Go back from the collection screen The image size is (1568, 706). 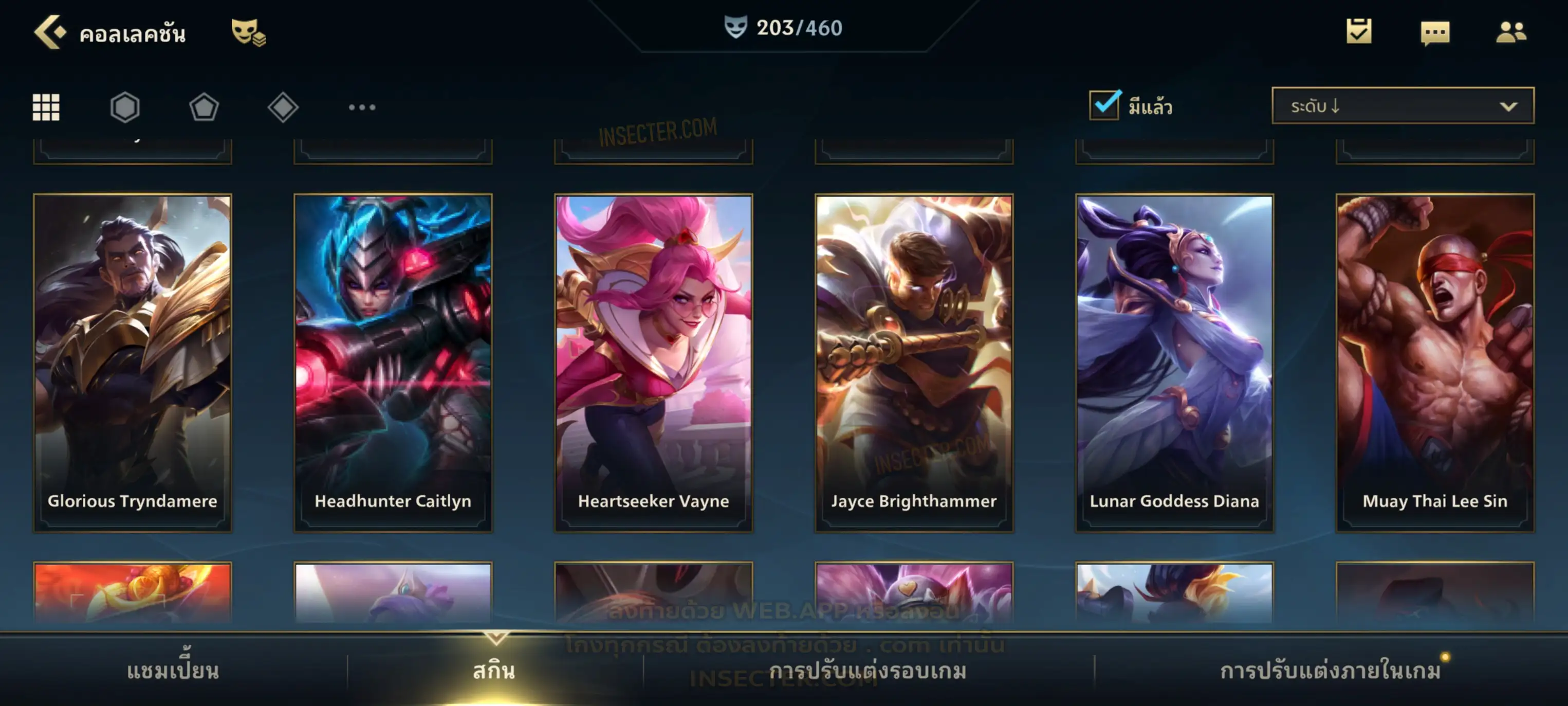[x=50, y=32]
